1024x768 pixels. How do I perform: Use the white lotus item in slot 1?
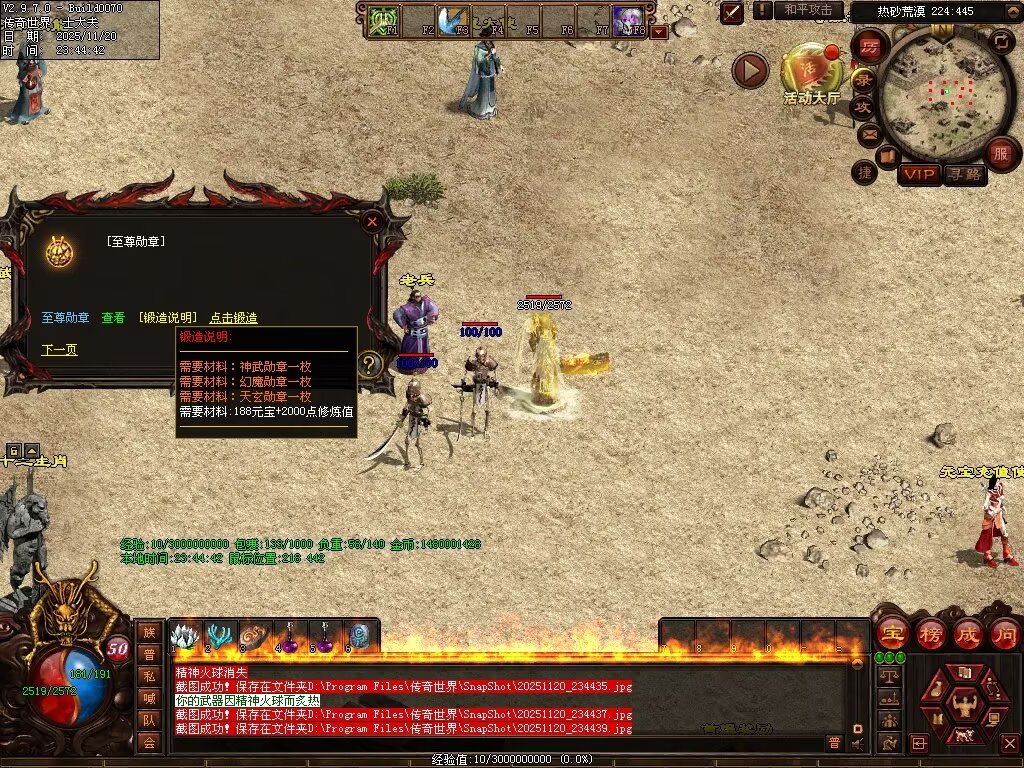point(184,636)
